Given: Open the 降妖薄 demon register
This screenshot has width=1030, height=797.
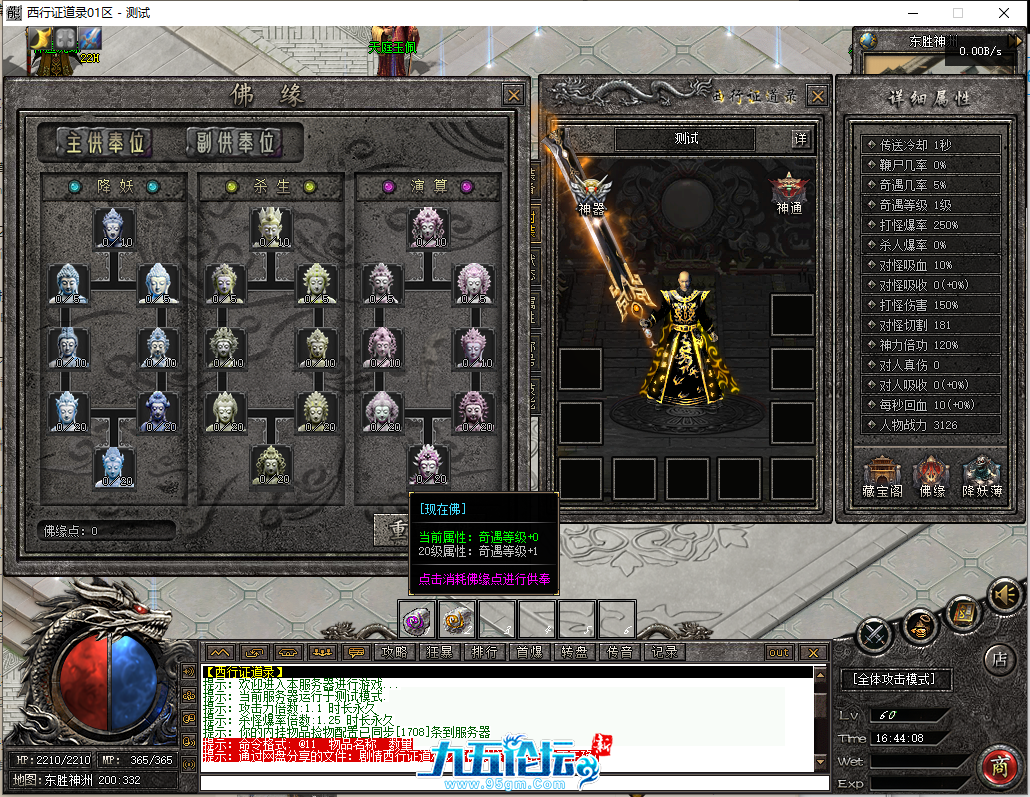Looking at the screenshot, I should tap(982, 476).
